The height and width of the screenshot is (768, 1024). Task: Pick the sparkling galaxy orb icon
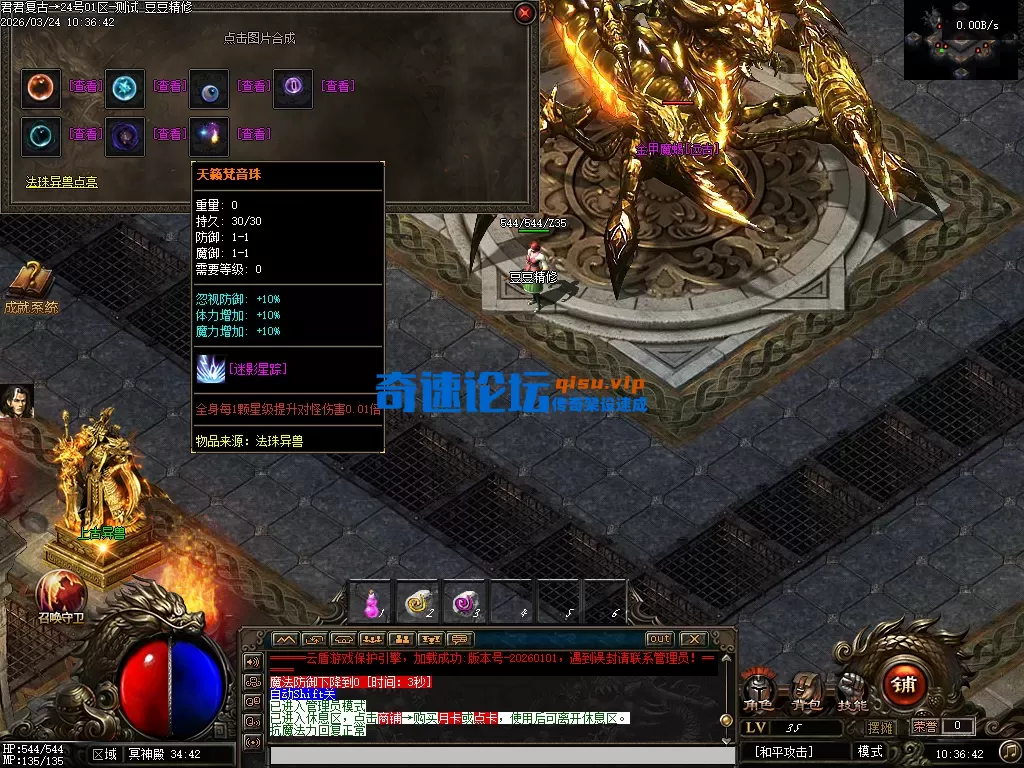click(209, 134)
